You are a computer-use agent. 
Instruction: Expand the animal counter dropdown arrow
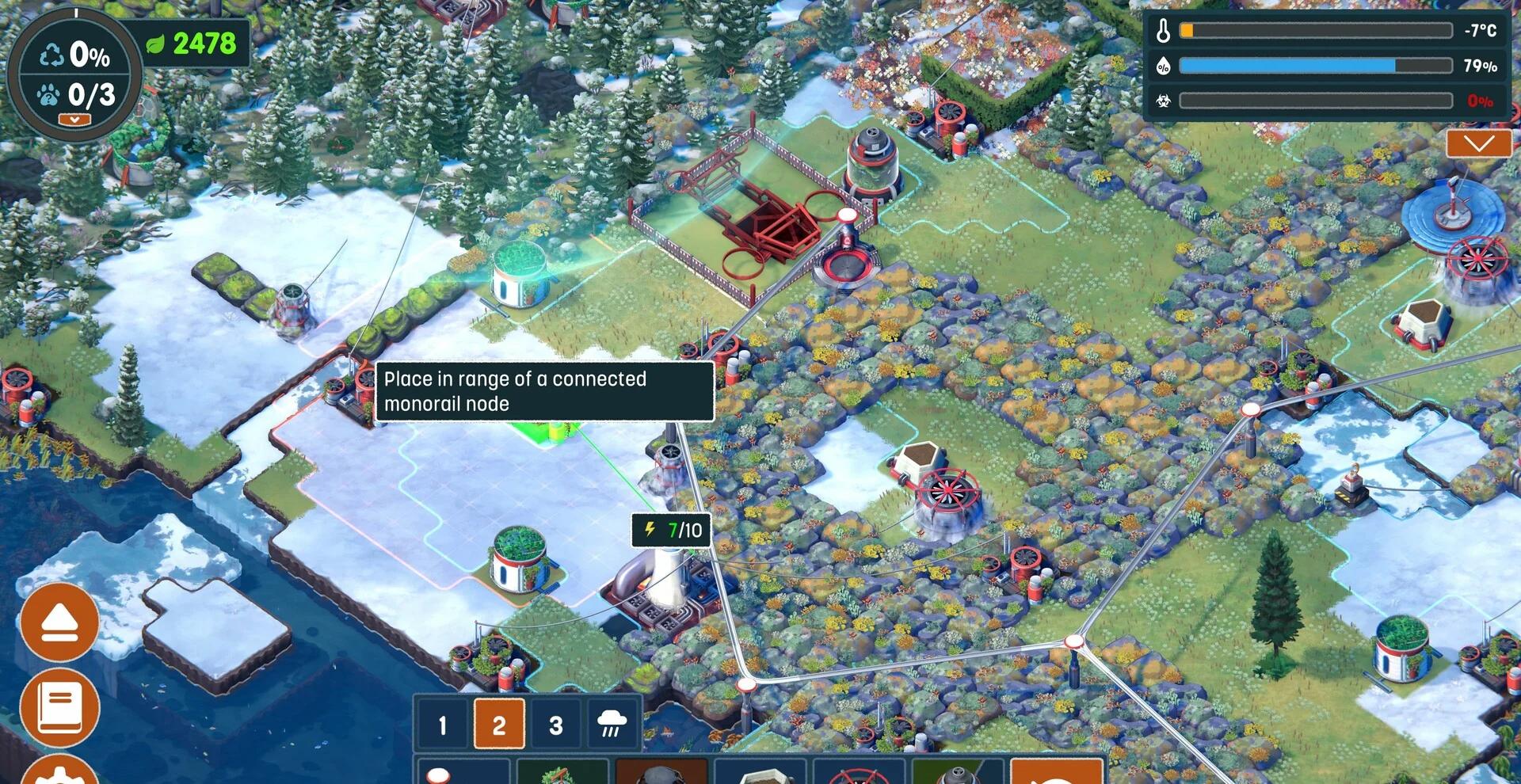74,120
